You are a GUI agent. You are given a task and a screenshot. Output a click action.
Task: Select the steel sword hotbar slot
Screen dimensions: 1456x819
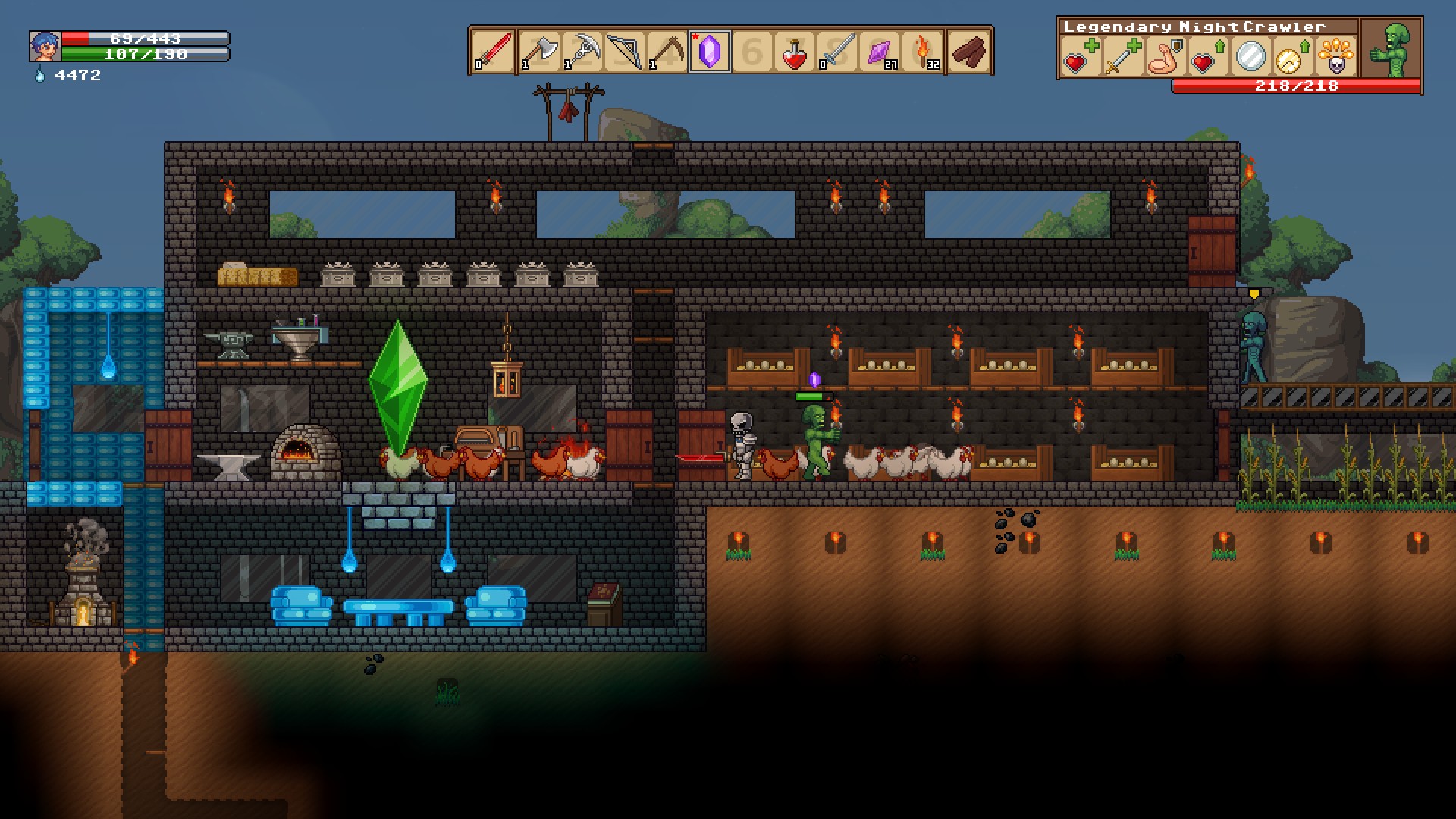[x=837, y=52]
